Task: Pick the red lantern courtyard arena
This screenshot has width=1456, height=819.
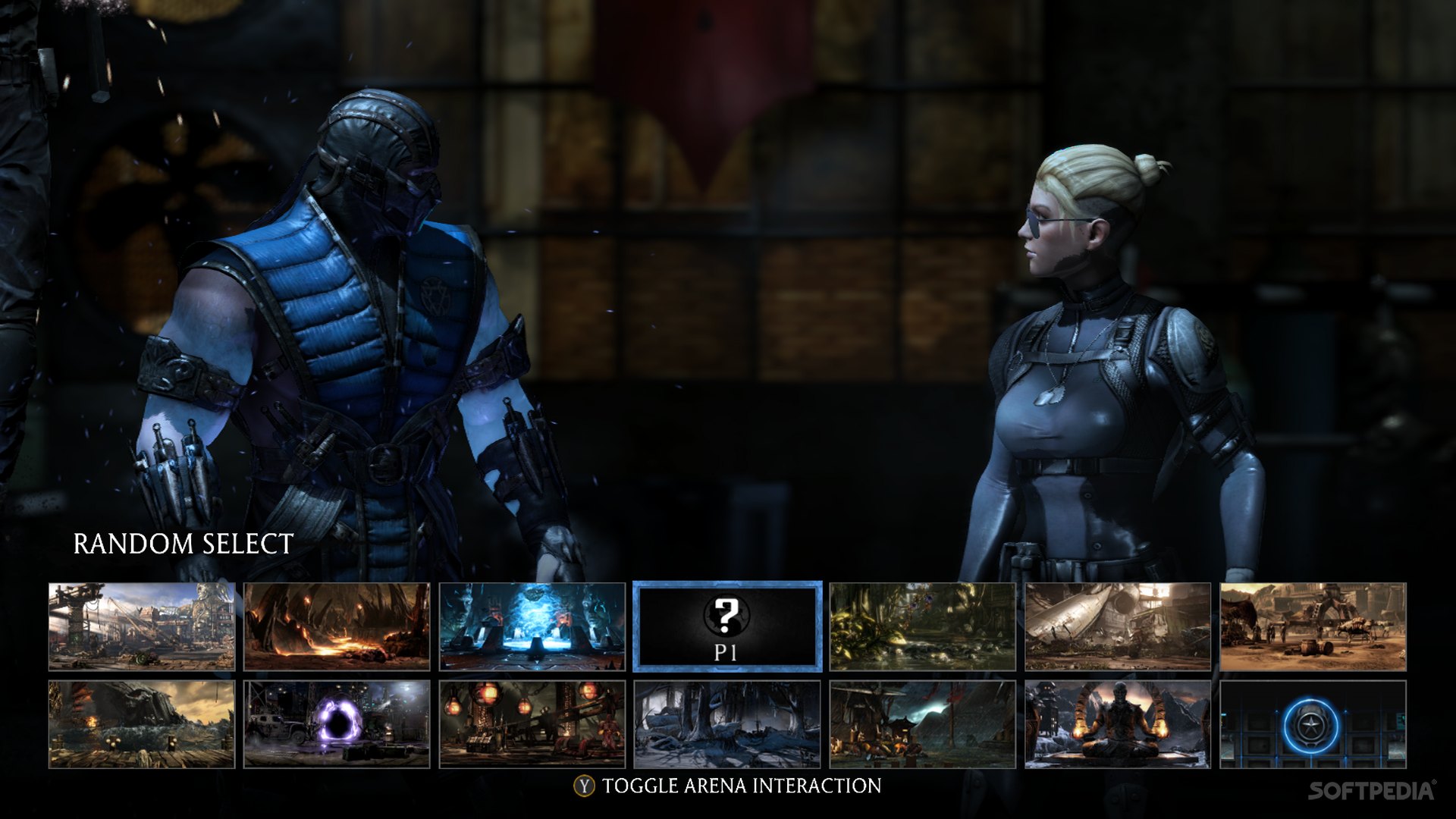Action: click(532, 724)
